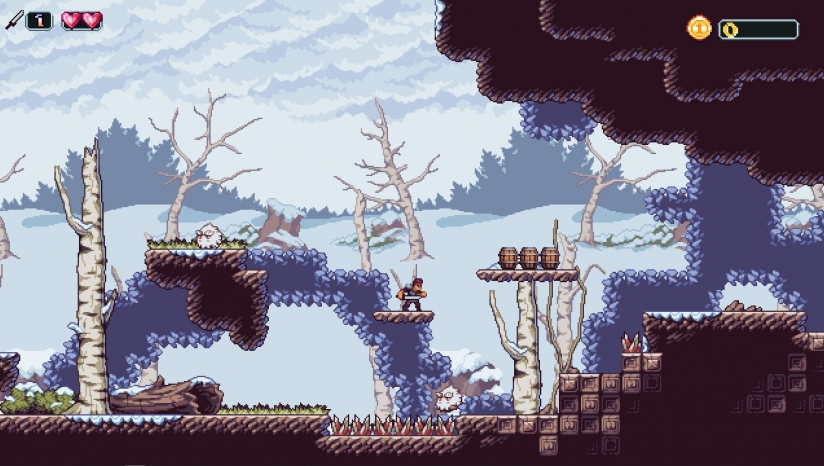Viewport: 824px width, 466px height.
Task: Click the sword weapon icon
Action: click(15, 20)
